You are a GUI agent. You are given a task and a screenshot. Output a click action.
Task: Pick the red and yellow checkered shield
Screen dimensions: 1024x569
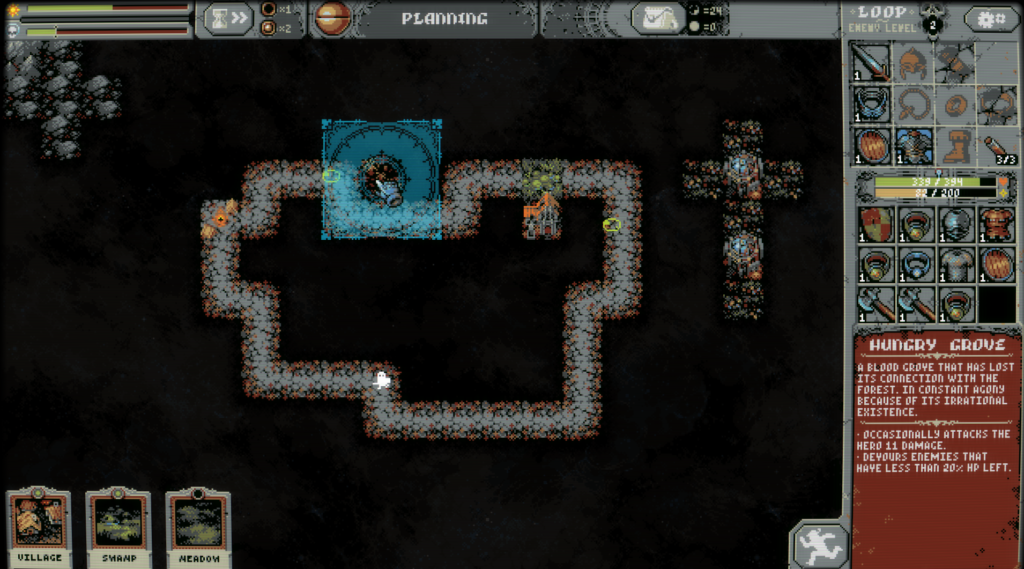pyautogui.click(x=874, y=224)
